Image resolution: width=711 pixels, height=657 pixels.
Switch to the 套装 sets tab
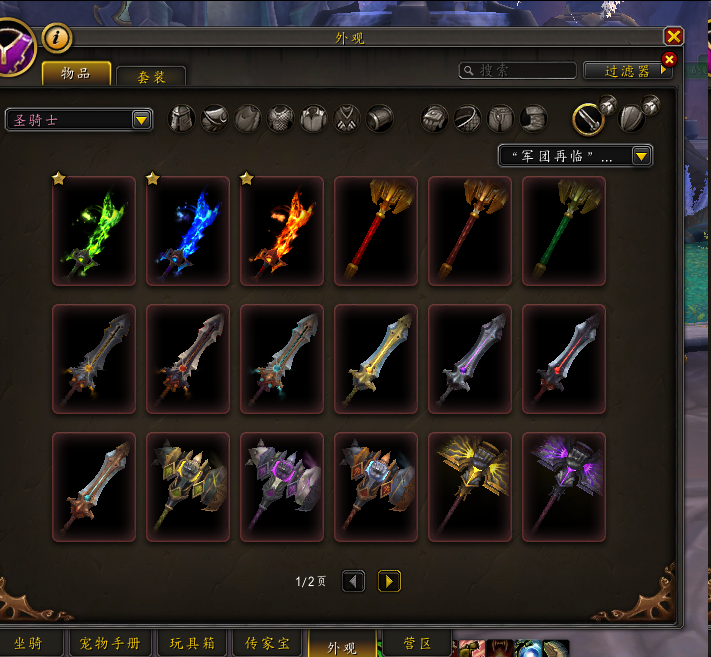click(x=151, y=77)
